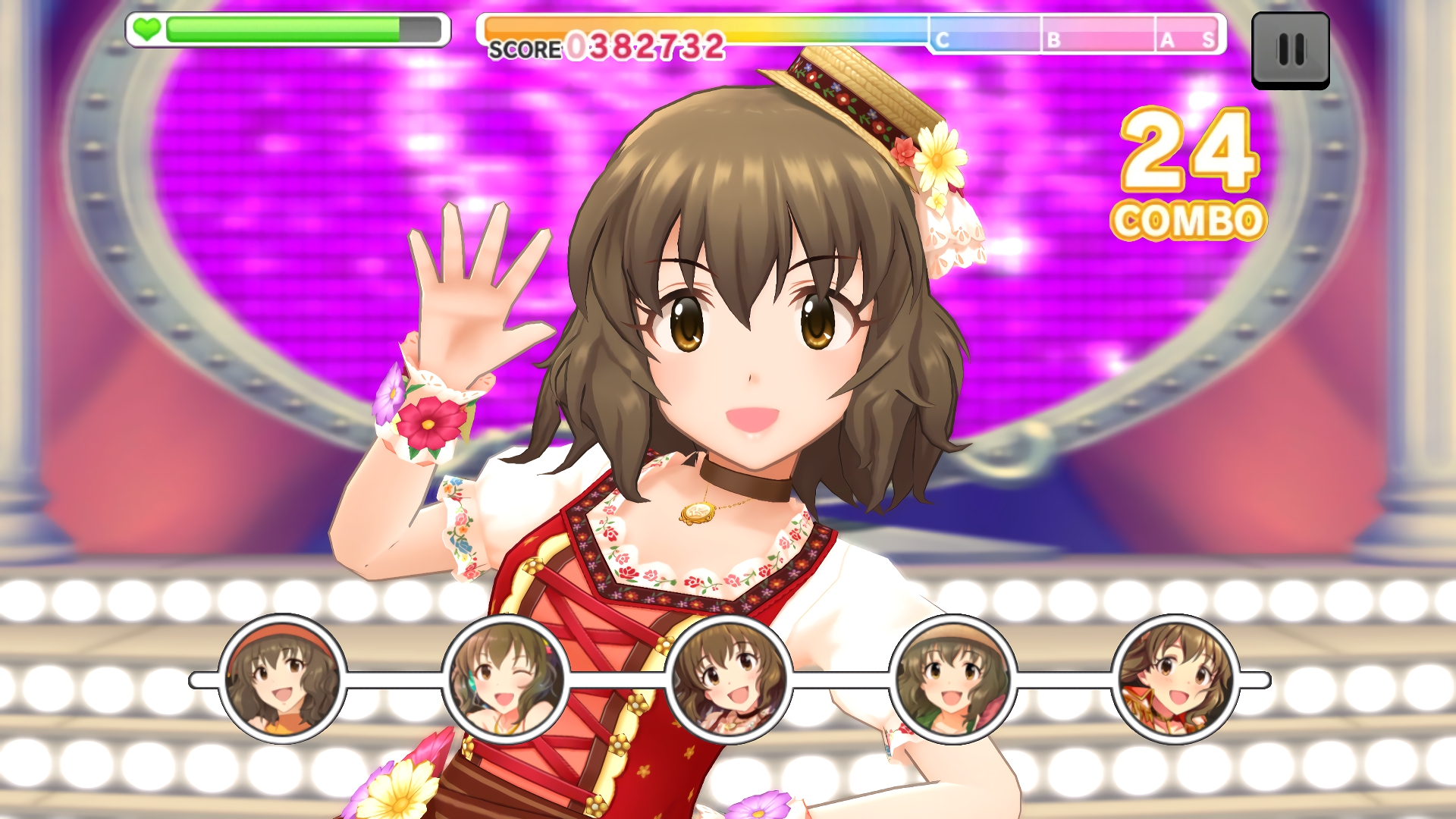Pause the live performance
This screenshot has width=1456, height=819.
tap(1290, 50)
